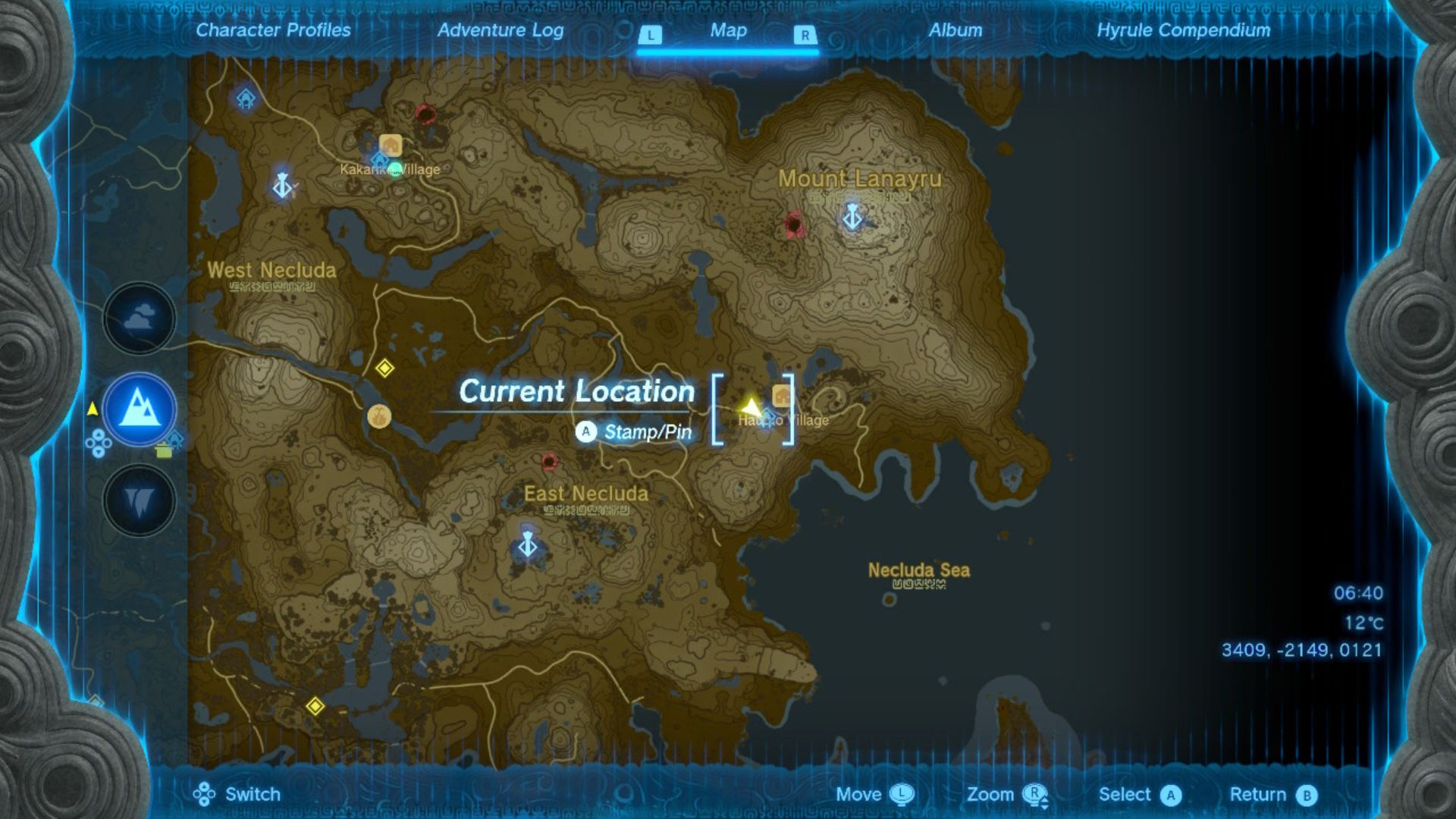The image size is (1456, 819).
Task: Click the Hateno Village house icon
Action: pyautogui.click(x=780, y=396)
